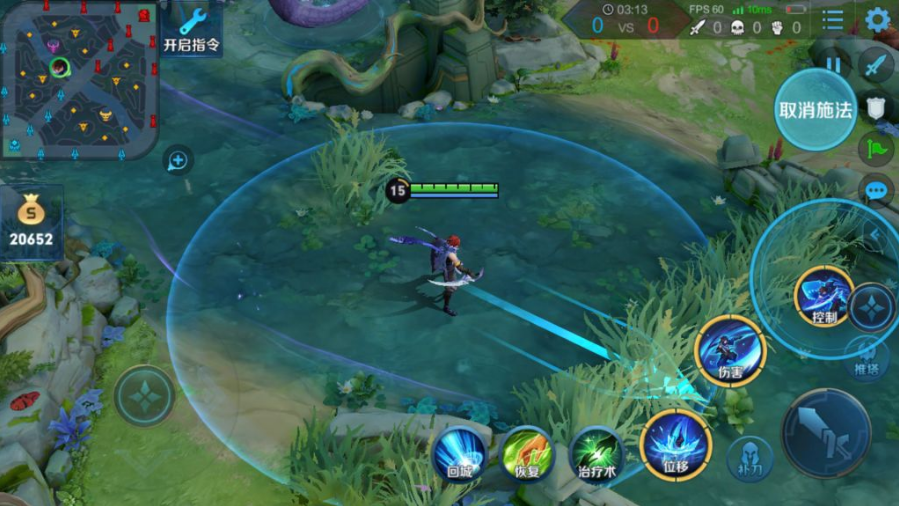This screenshot has width=899, height=506.
Task: Use the 回城 recall skill
Action: 460,452
